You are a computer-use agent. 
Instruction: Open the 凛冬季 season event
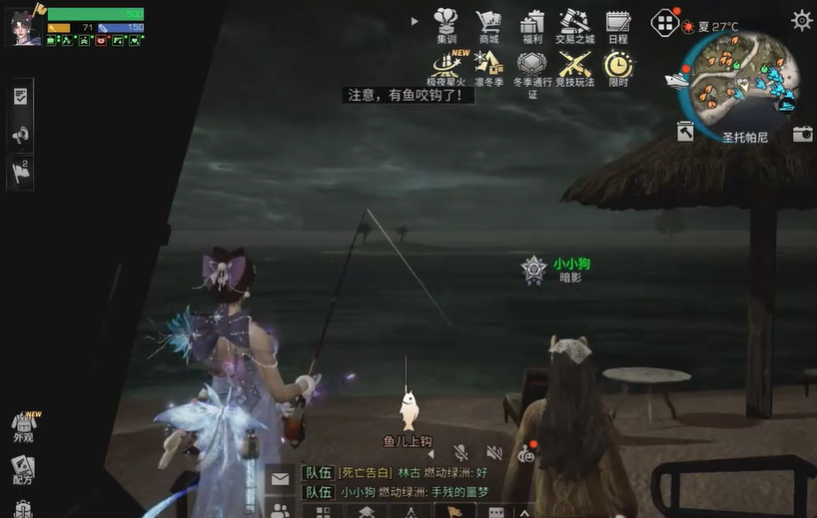point(489,67)
